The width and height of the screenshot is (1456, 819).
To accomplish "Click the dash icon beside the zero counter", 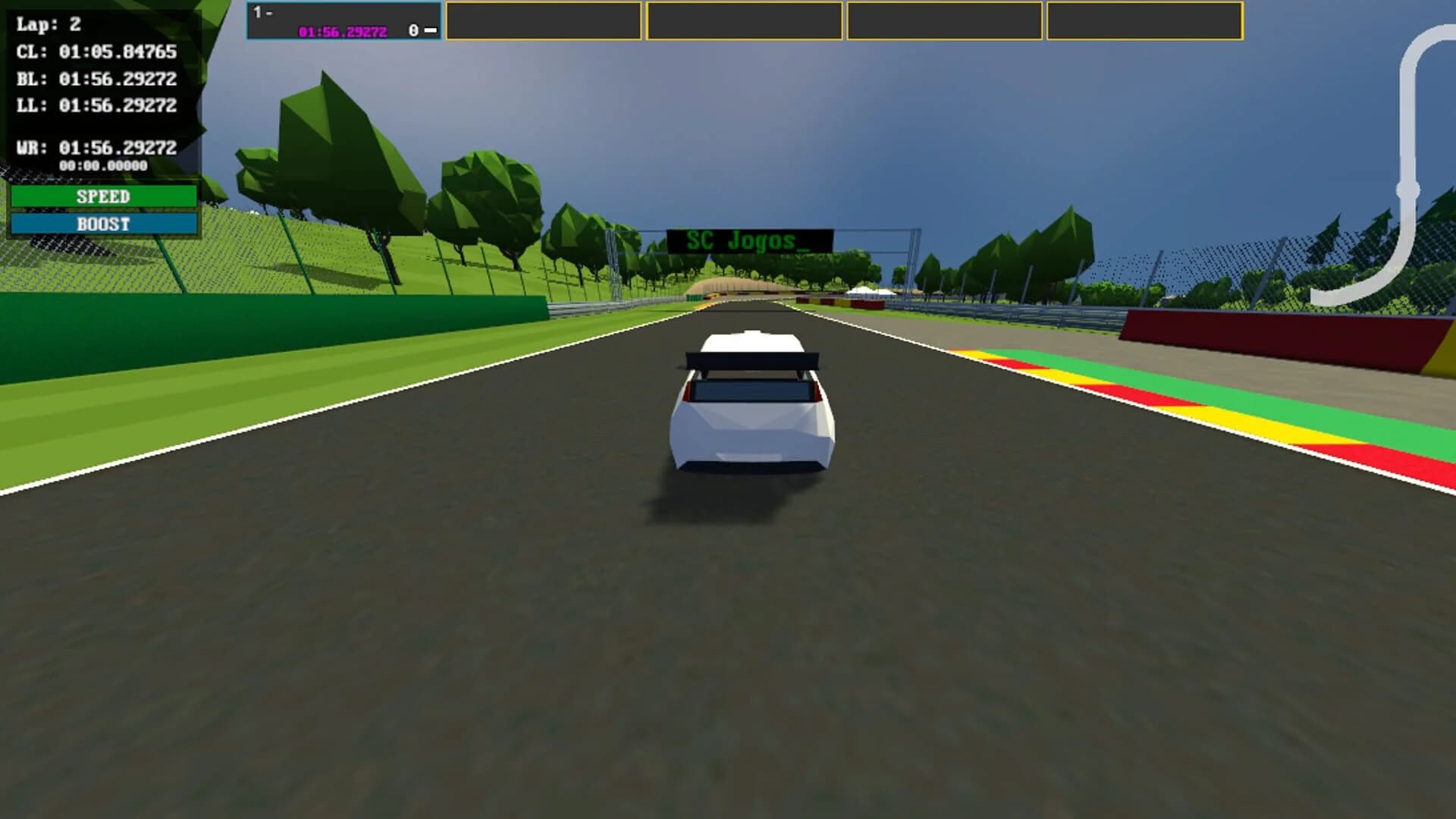I will pyautogui.click(x=432, y=30).
